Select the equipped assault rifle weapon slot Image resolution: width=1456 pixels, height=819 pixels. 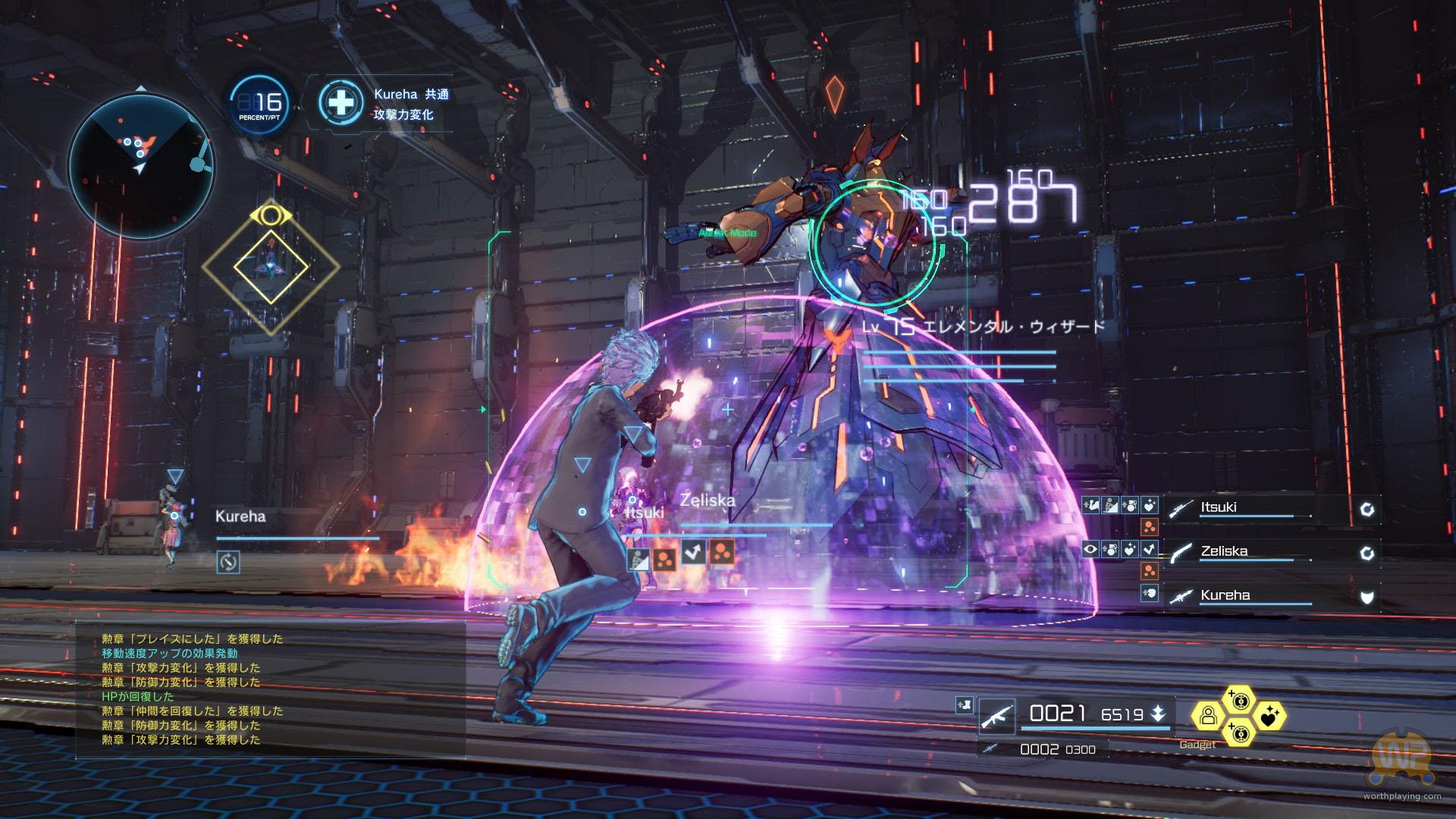coord(996,715)
